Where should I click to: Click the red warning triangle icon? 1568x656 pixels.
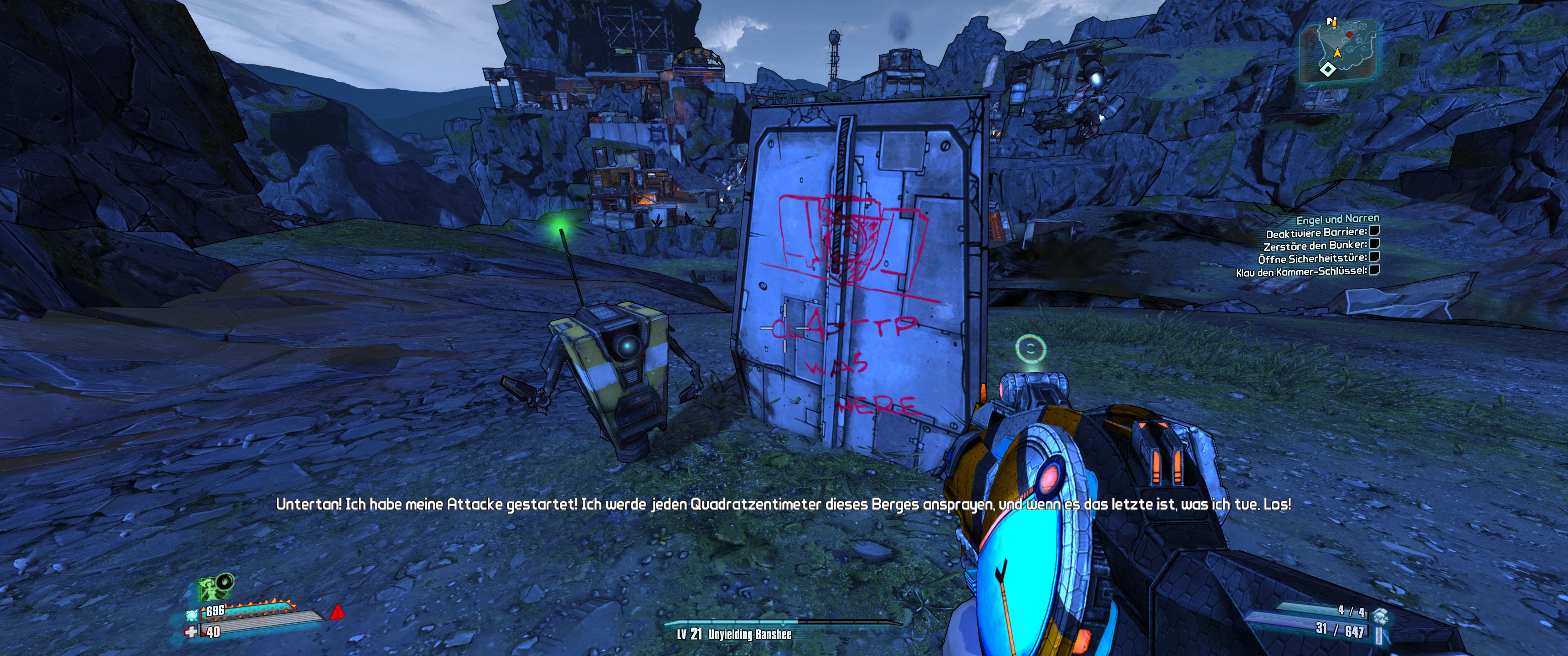336,611
